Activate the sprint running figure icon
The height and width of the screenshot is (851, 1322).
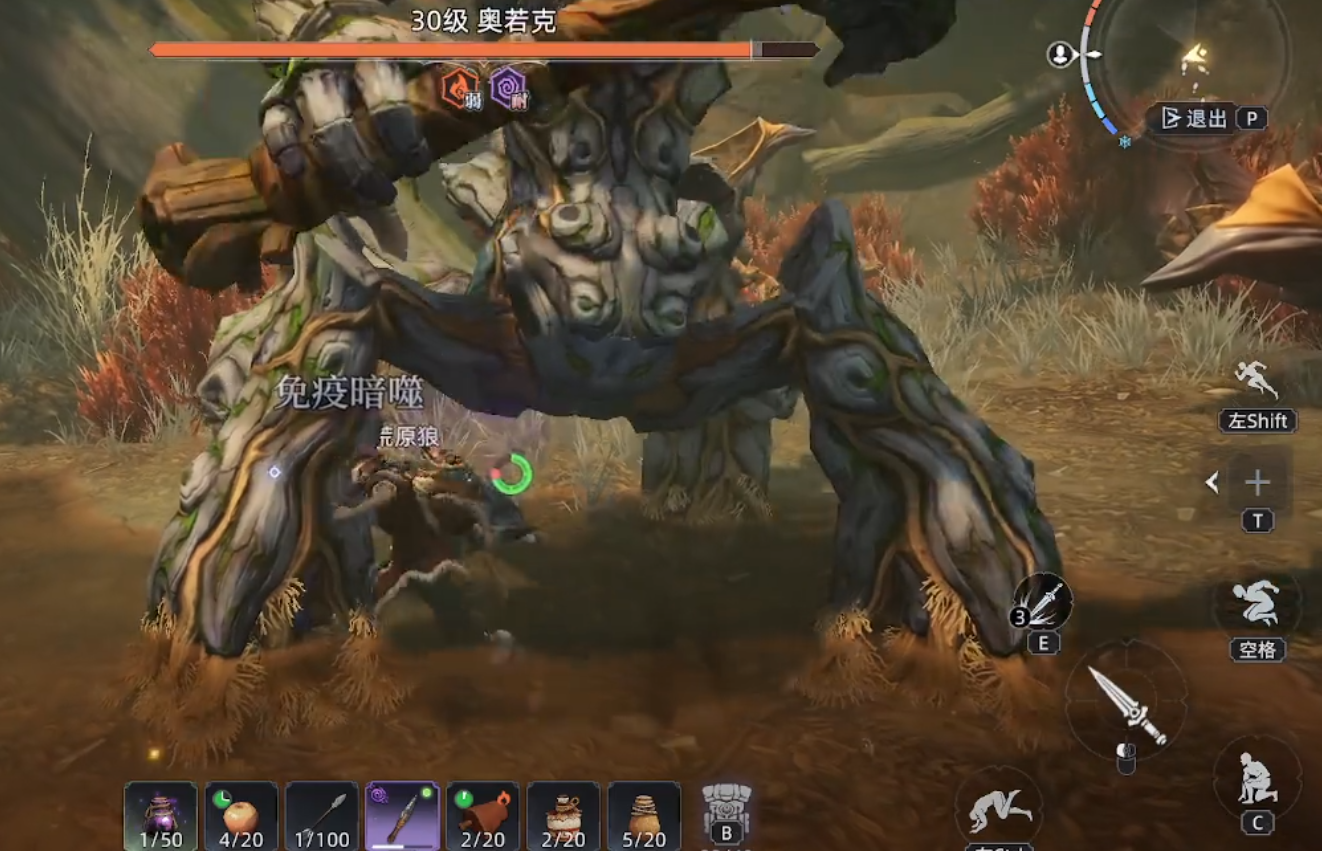[1256, 381]
